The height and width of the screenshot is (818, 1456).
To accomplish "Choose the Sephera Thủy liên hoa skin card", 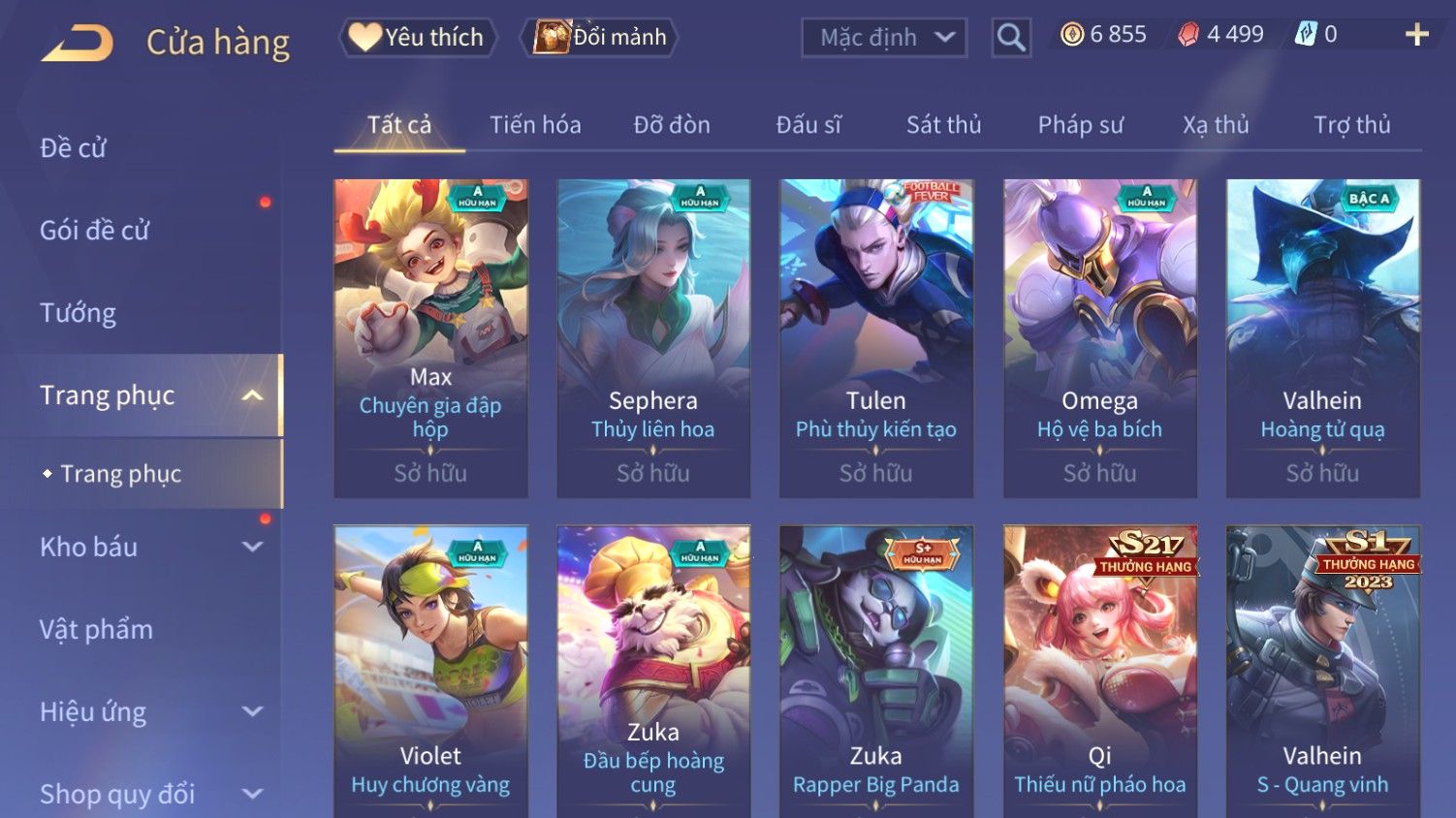I will pyautogui.click(x=653, y=337).
